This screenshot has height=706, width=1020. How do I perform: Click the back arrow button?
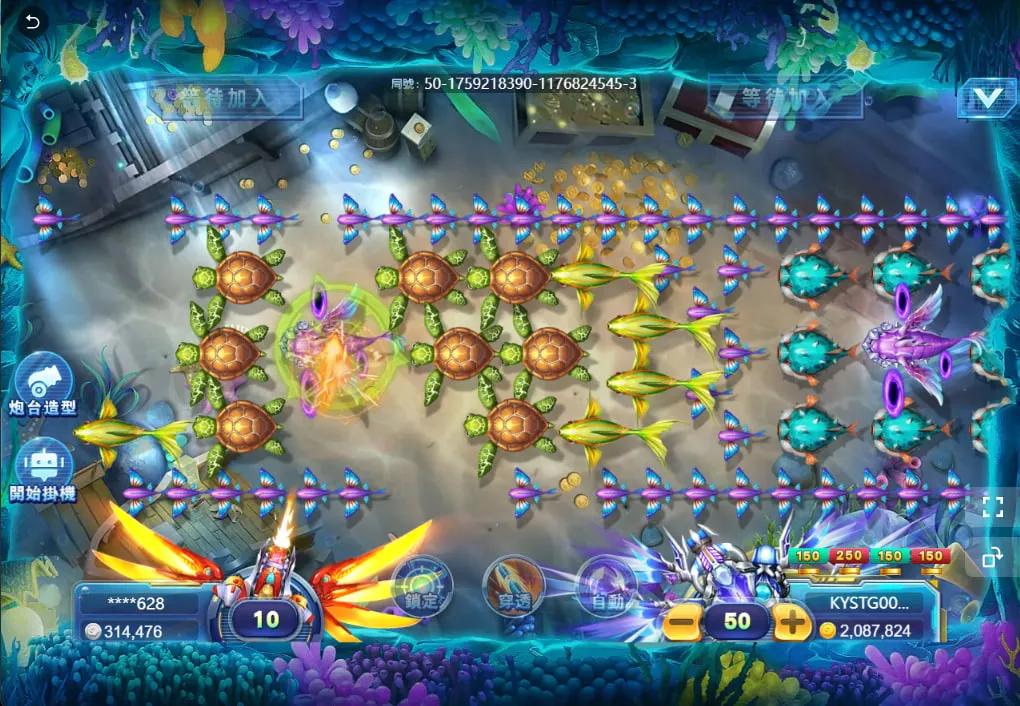(x=33, y=22)
